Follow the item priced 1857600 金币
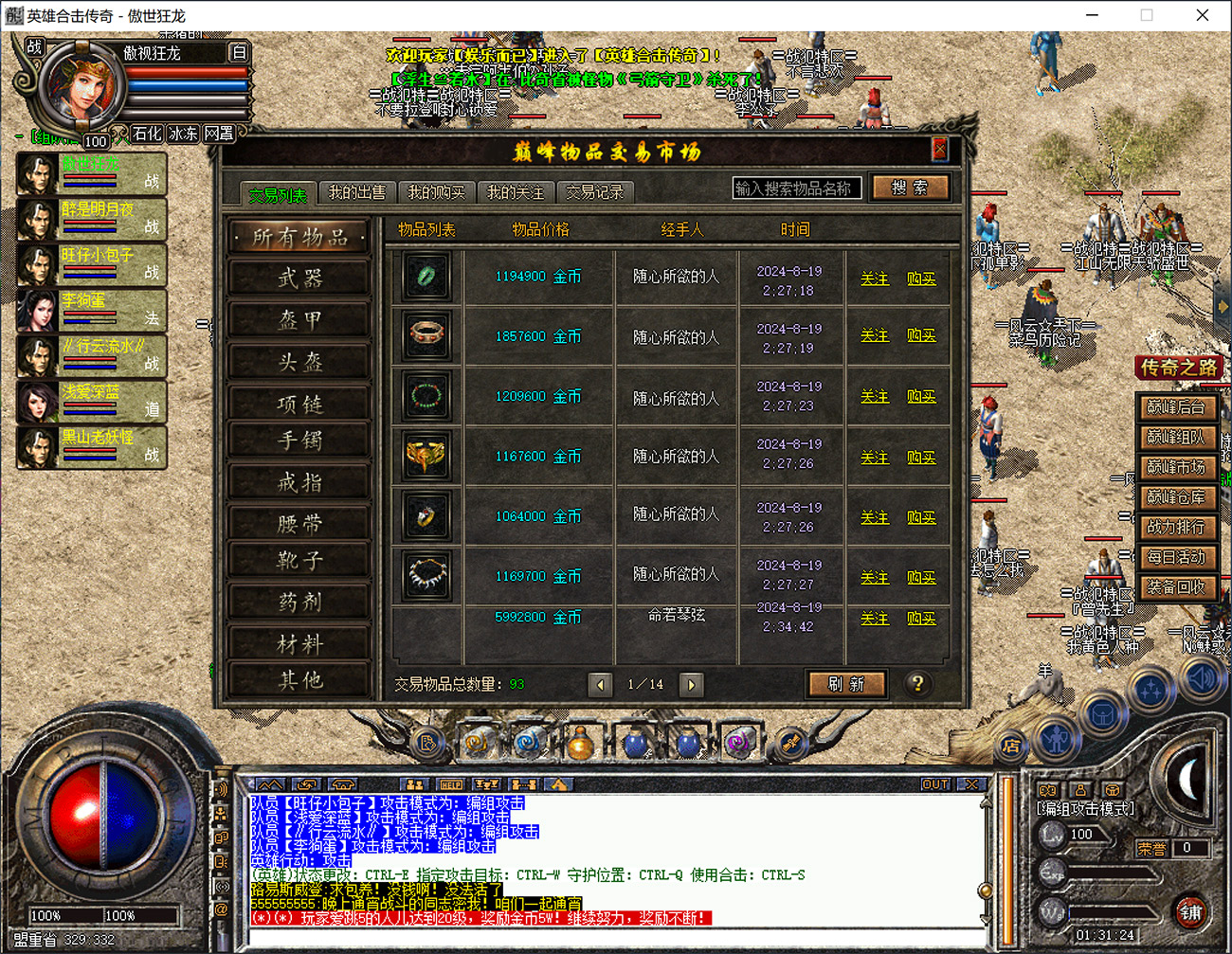Image resolution: width=1232 pixels, height=954 pixels. 875,336
